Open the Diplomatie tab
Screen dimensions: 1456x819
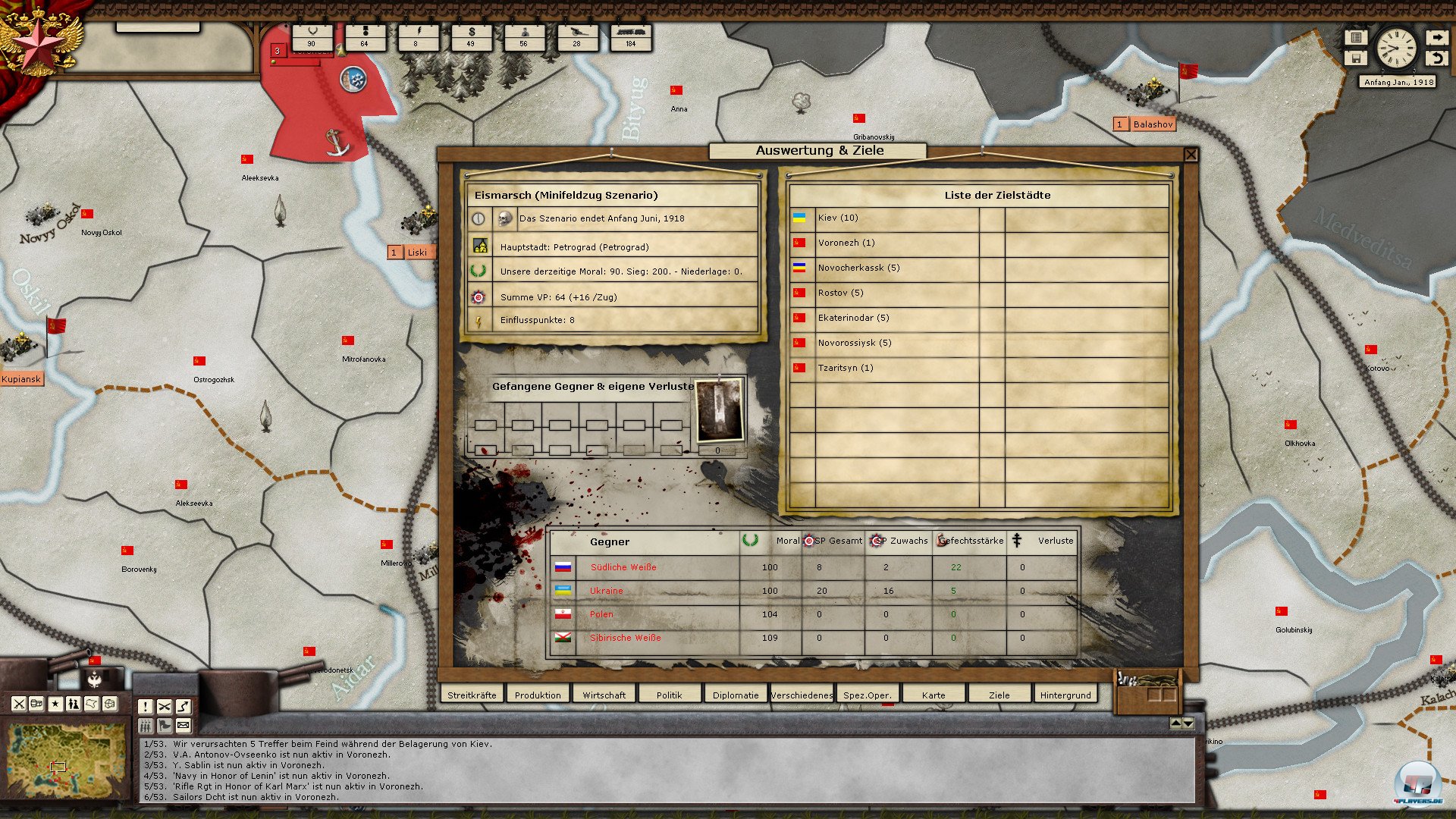click(735, 695)
